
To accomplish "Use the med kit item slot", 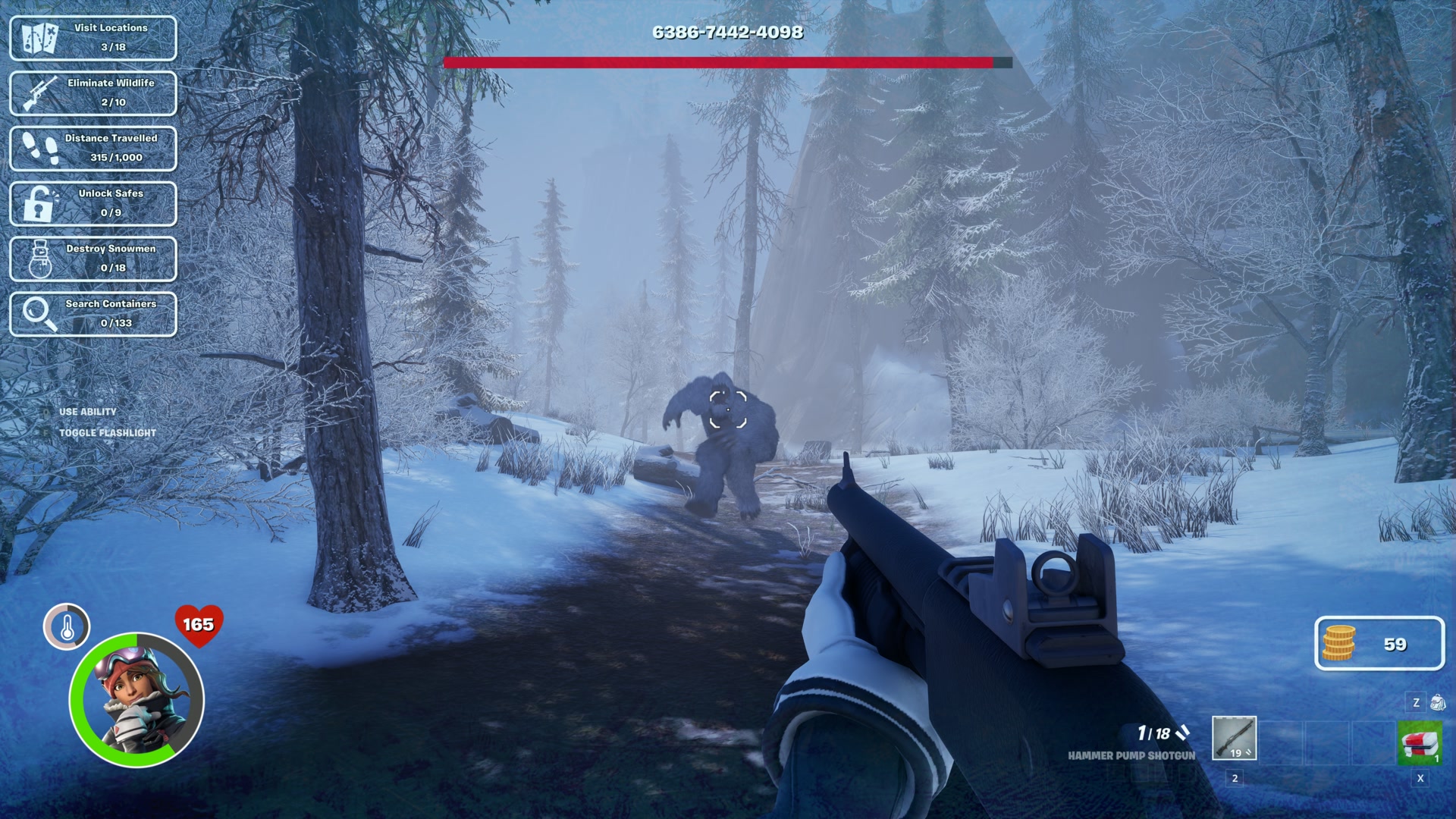I will [1420, 744].
